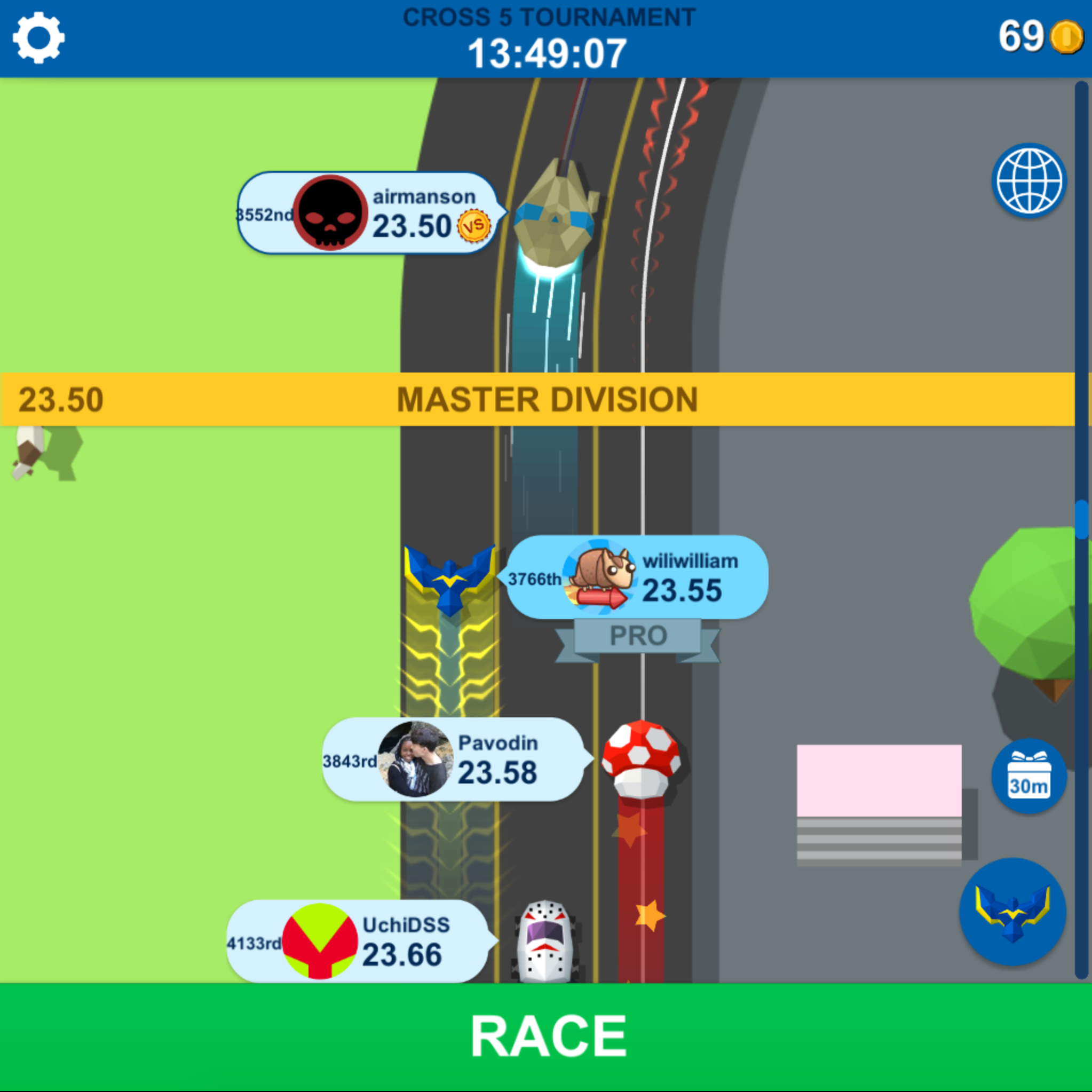
Task: Challenge airmanson via the VS badge
Action: coord(473,227)
